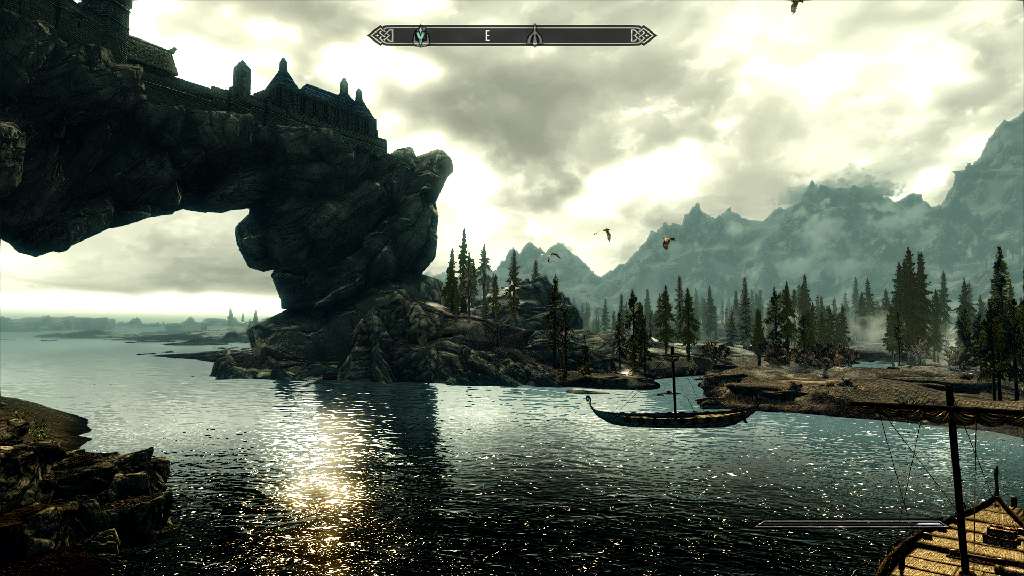Select the grey arch-shaped location marker on the compass

(534, 36)
